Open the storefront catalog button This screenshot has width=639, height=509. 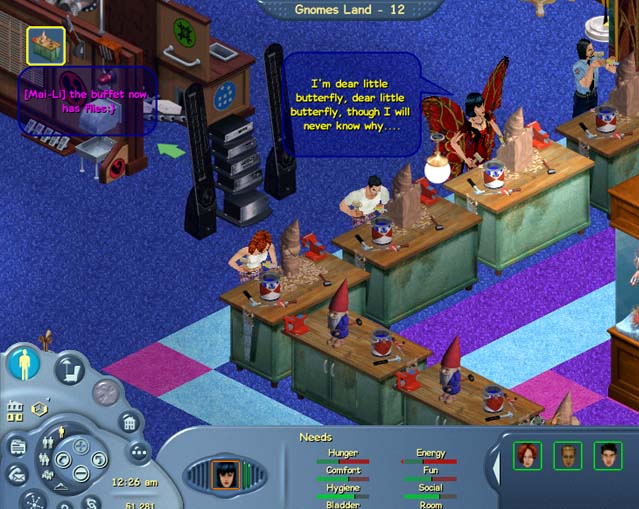coord(17,446)
